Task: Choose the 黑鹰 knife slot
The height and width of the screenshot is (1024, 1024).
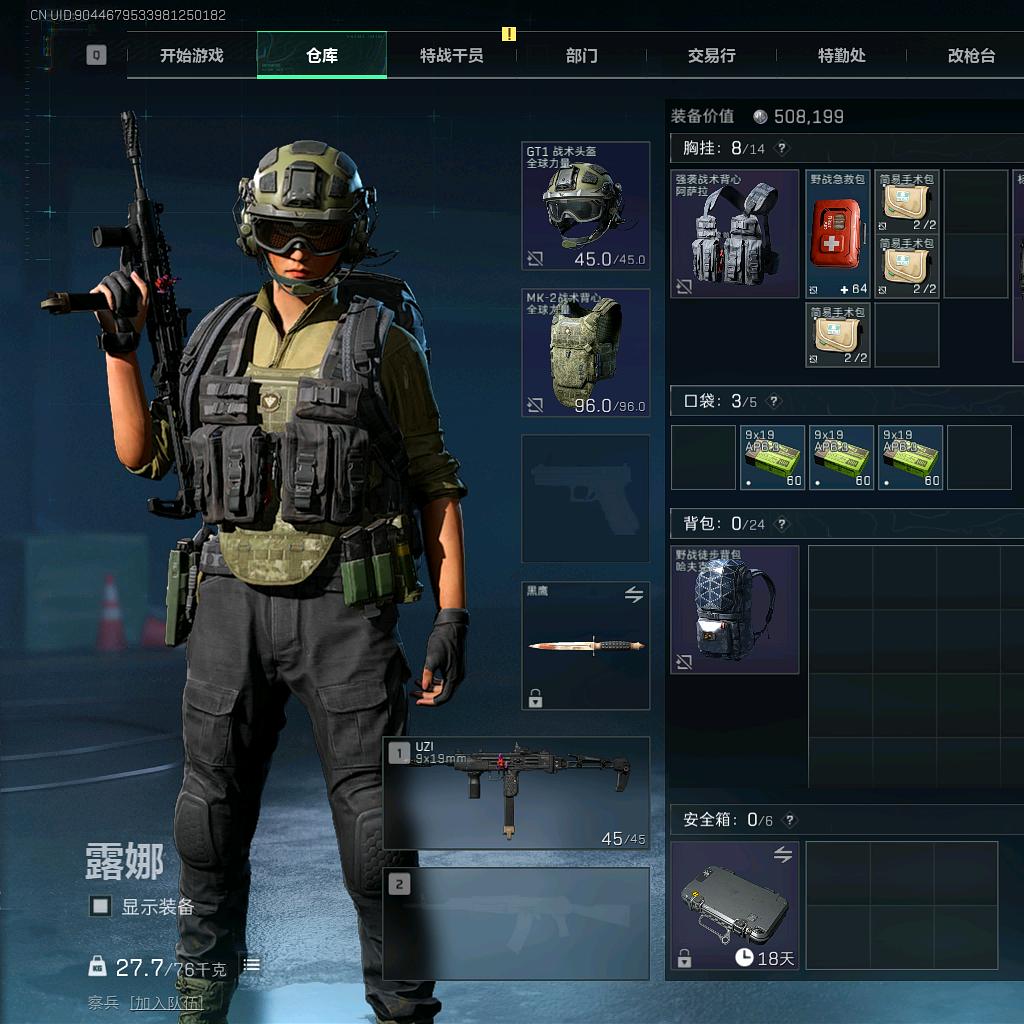Action: click(586, 646)
